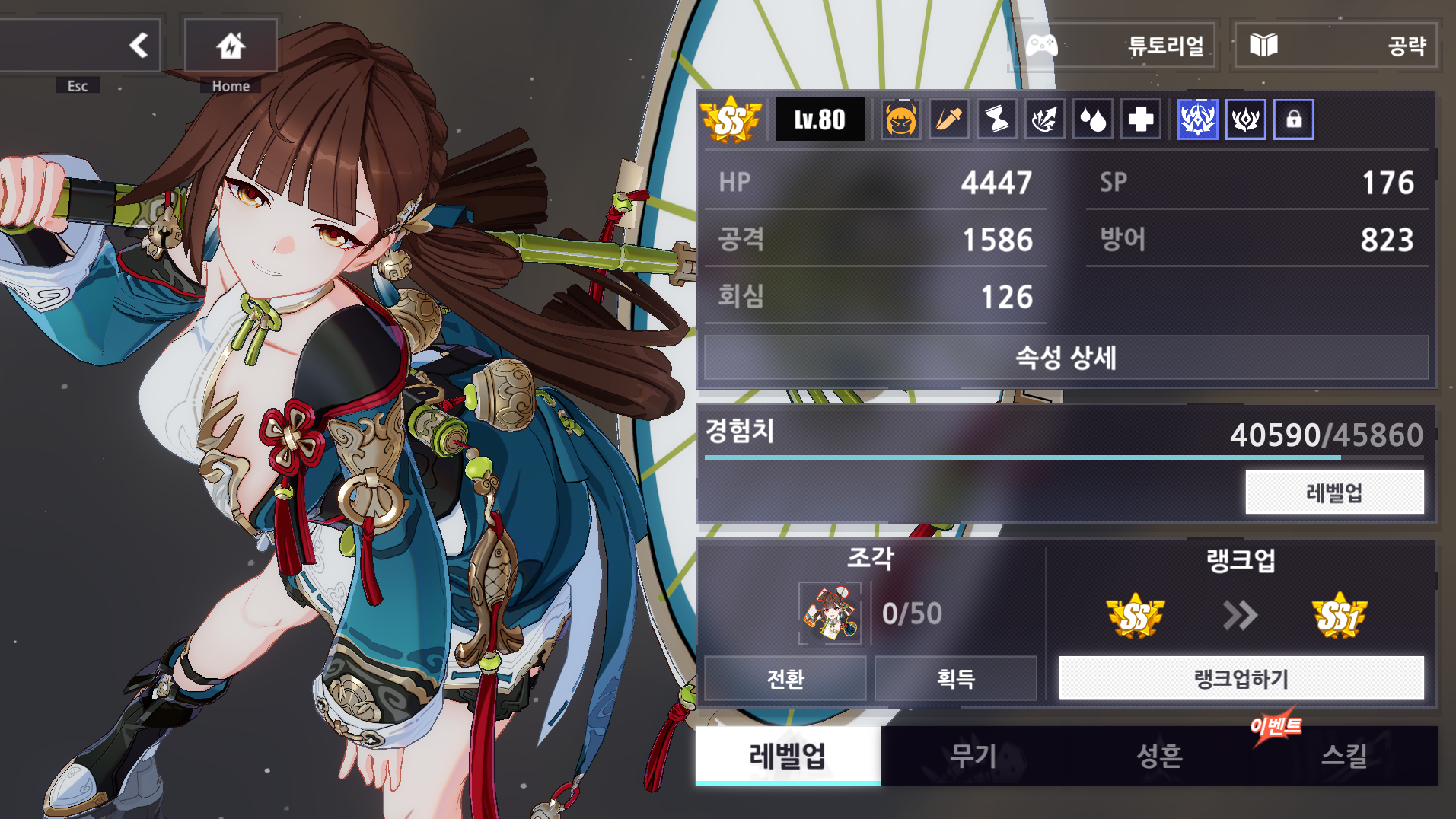Select the 레벨업 bottom tab

pos(788,756)
